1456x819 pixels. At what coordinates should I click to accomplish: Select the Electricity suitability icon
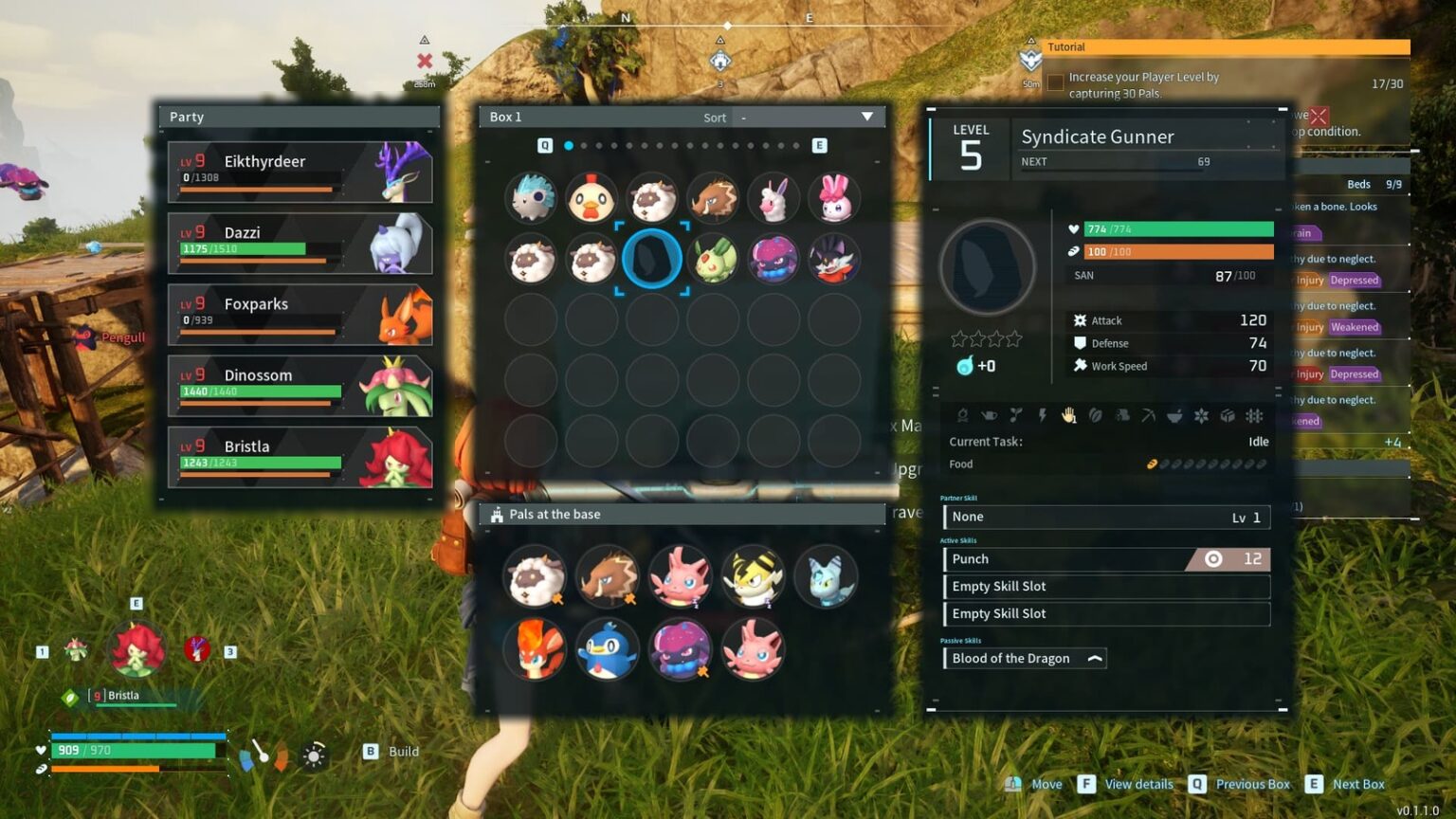pyautogui.click(x=1043, y=415)
